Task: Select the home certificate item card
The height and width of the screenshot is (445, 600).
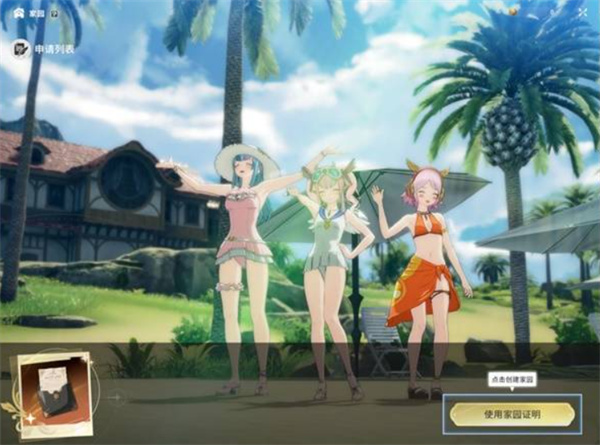Action: (49, 393)
